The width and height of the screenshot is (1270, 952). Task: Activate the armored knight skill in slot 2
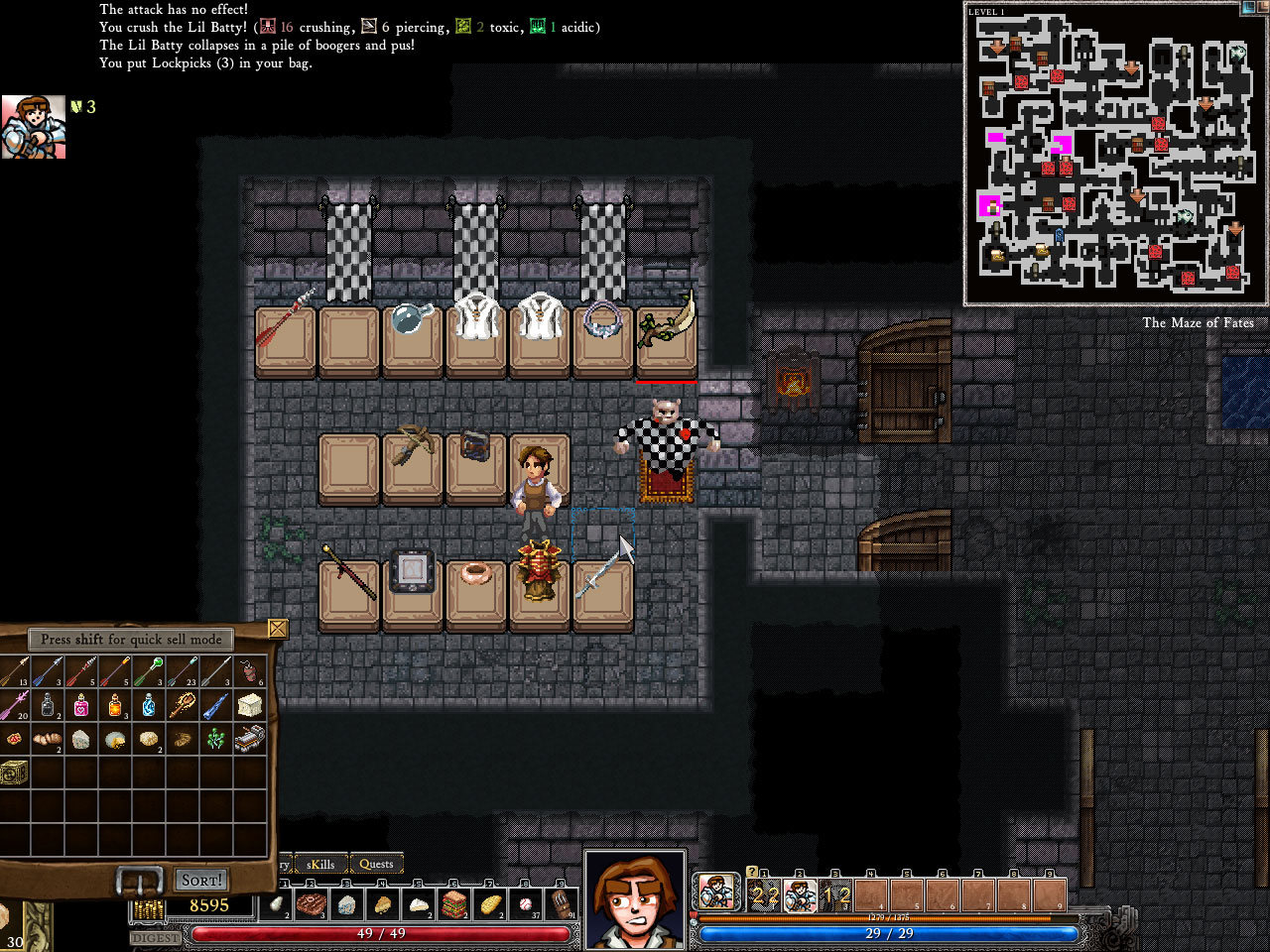pos(800,894)
